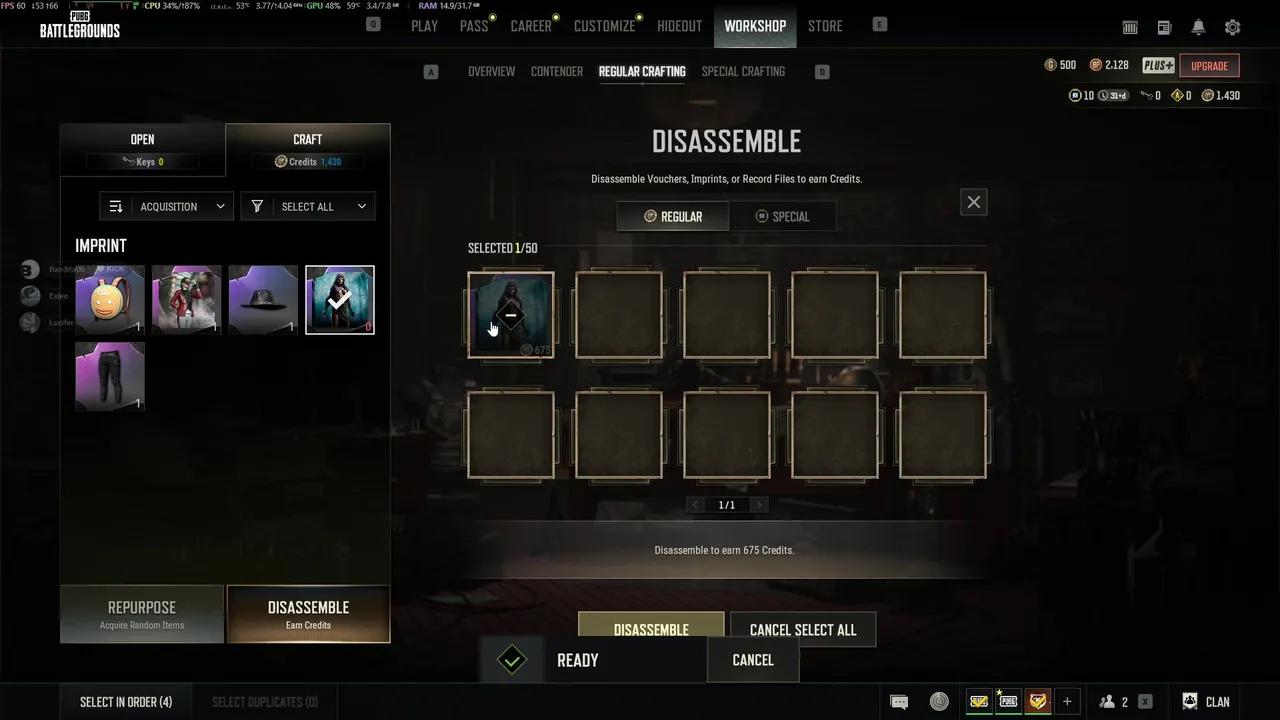Open the STORE menu item
This screenshot has height=720, width=1280.
825,26
